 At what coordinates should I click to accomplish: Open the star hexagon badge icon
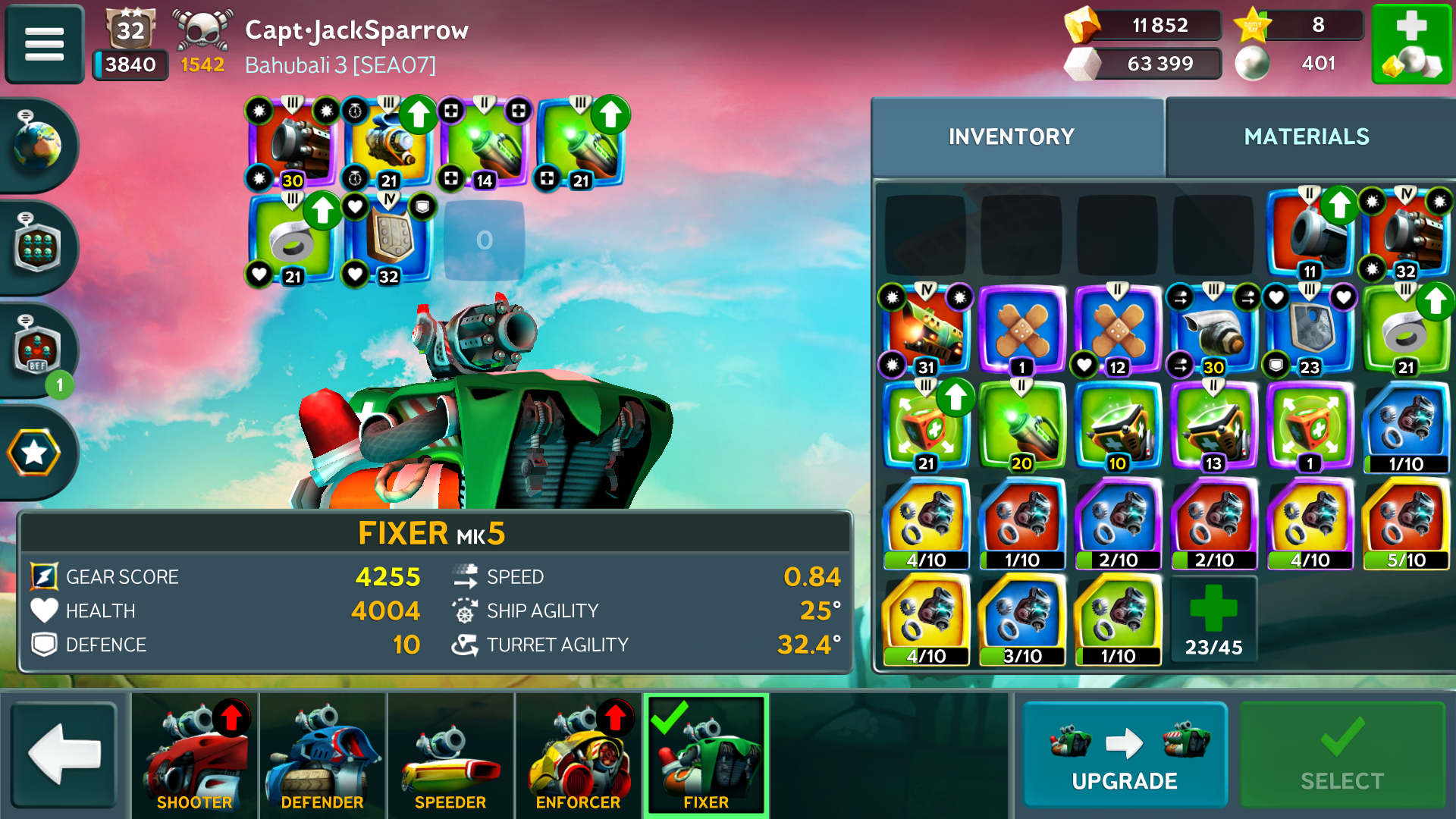point(34,453)
